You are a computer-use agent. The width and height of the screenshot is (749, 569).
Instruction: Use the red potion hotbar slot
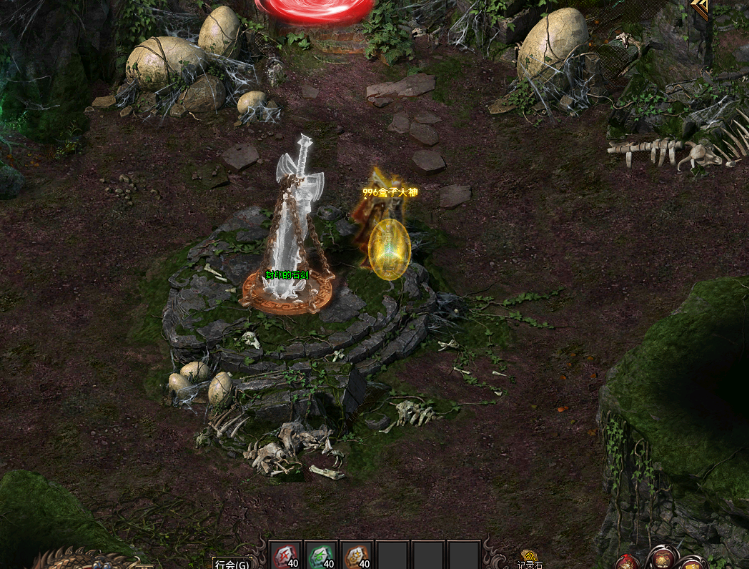coord(286,556)
